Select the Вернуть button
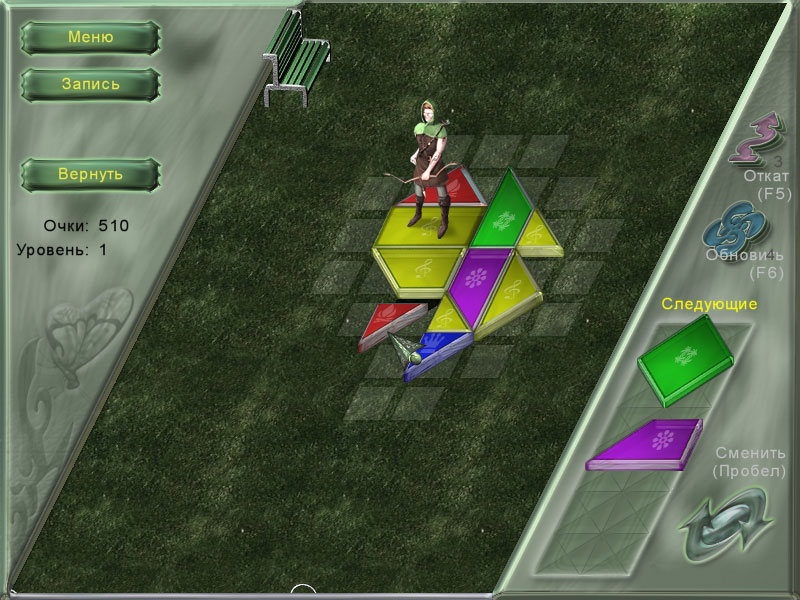The width and height of the screenshot is (800, 600). click(x=90, y=175)
